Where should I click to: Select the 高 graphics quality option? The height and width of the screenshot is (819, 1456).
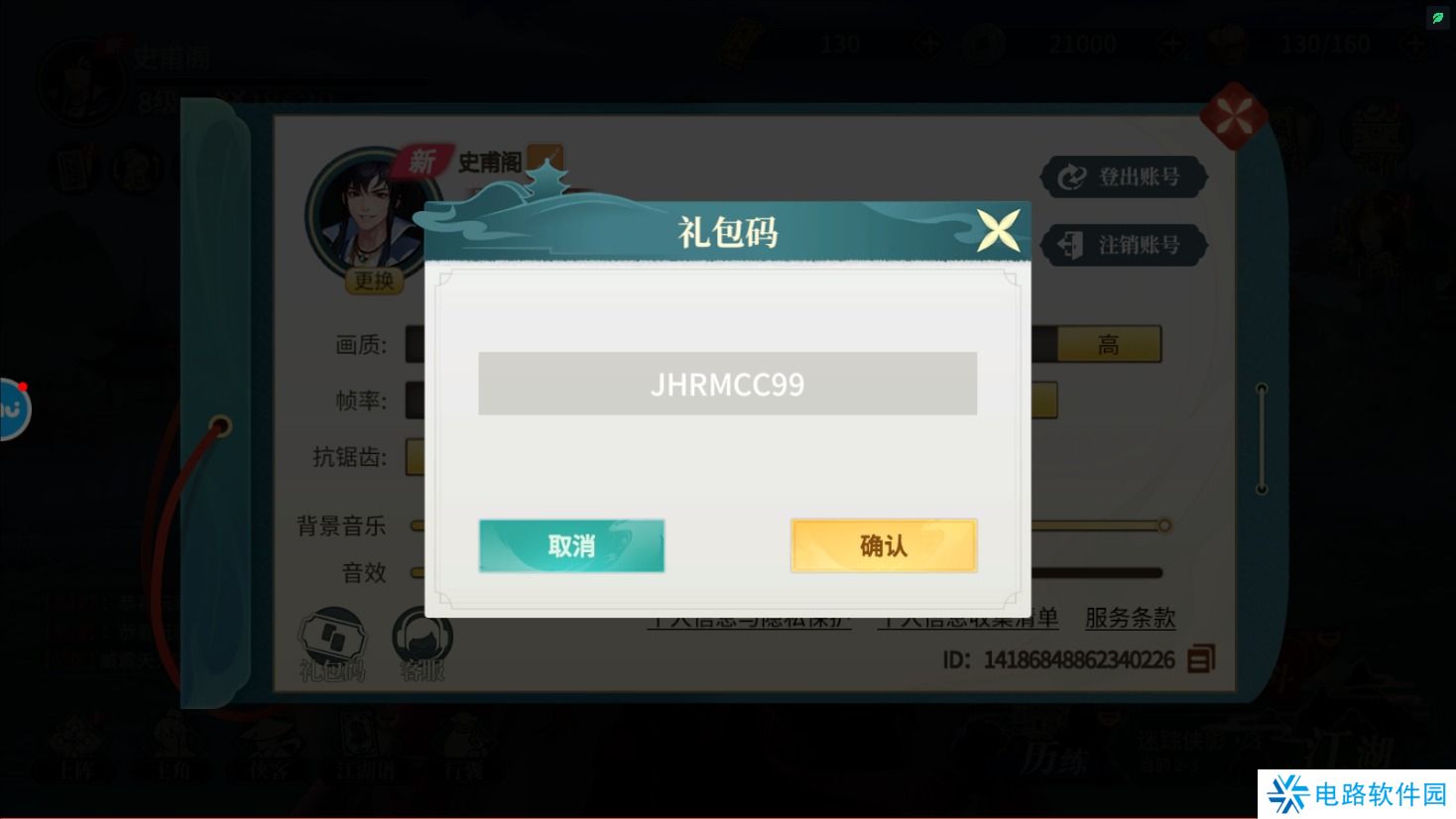(1108, 344)
